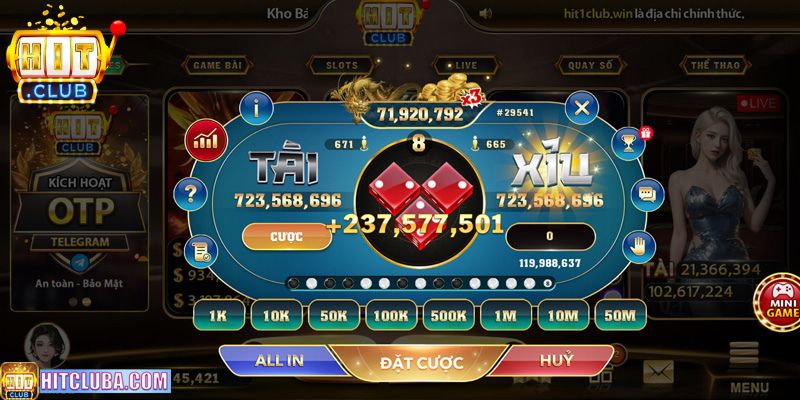The image size is (800, 400).
Task: Confirm with Đặt Cược button
Action: 420,362
